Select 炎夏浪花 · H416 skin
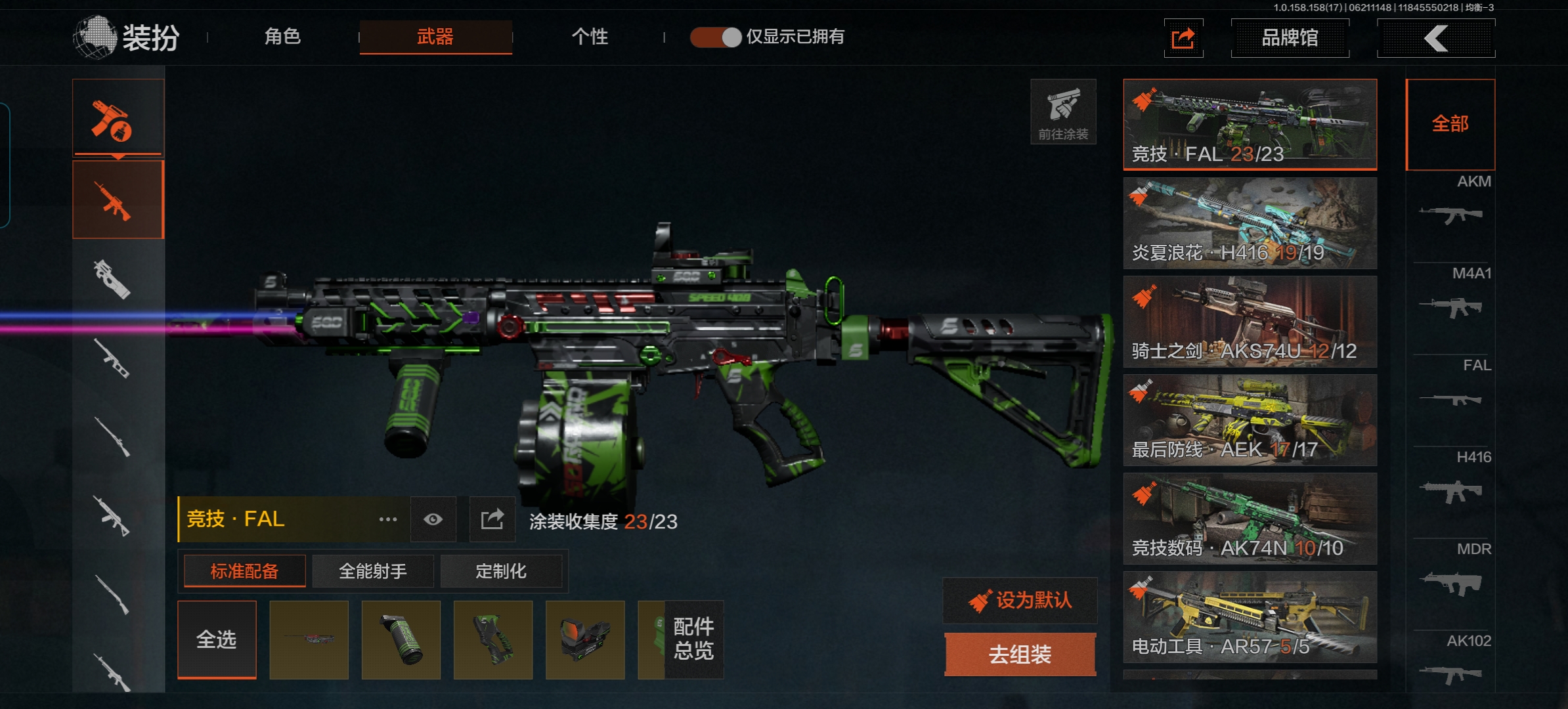The image size is (1568, 709). pos(1250,223)
